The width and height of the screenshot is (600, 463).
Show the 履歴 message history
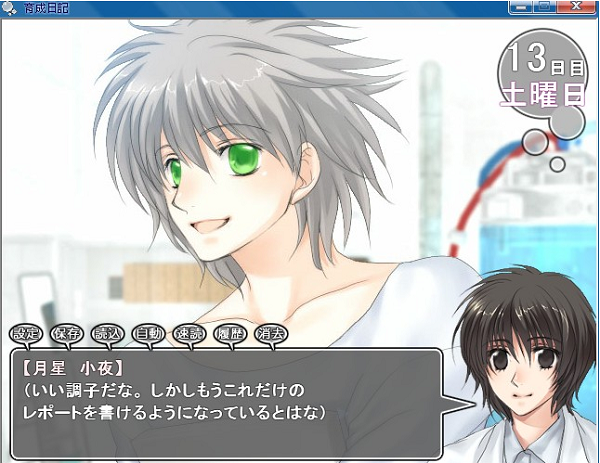coord(230,332)
